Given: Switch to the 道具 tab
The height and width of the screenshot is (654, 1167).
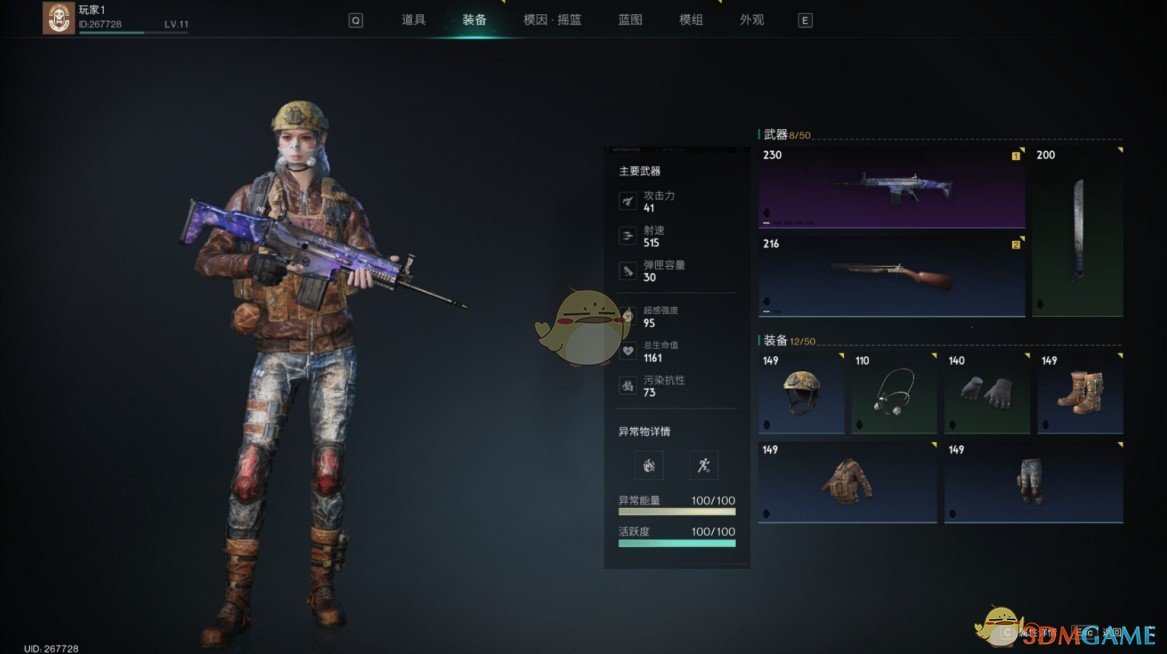Looking at the screenshot, I should point(413,20).
